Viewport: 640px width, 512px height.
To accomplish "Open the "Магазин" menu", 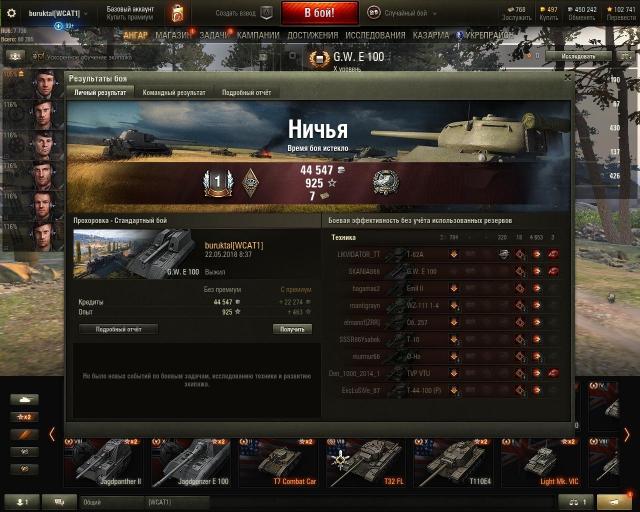I will [173, 34].
